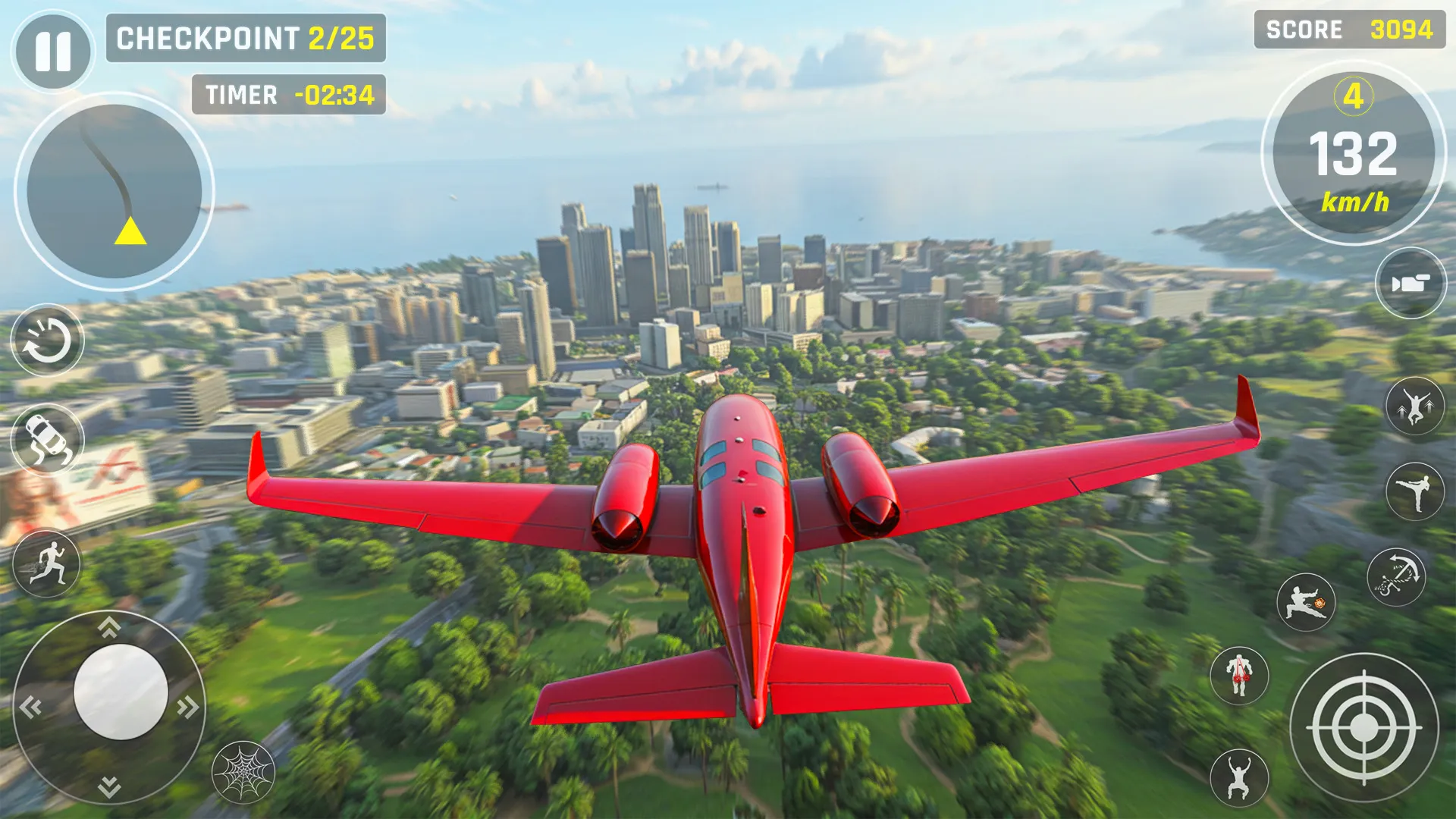Pause the game
Image resolution: width=1456 pixels, height=819 pixels.
[x=53, y=52]
